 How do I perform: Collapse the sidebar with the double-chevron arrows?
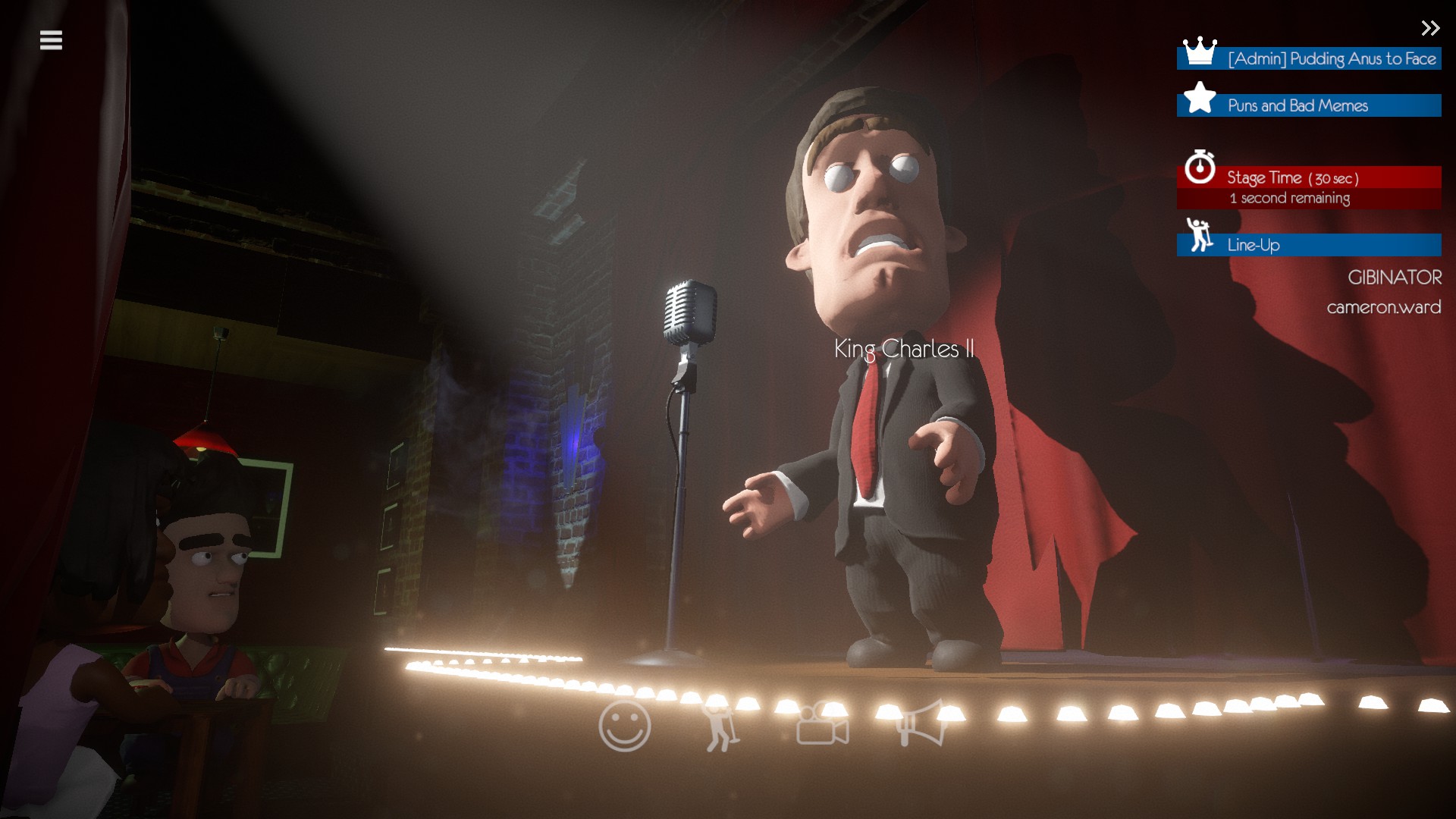coord(1430,29)
